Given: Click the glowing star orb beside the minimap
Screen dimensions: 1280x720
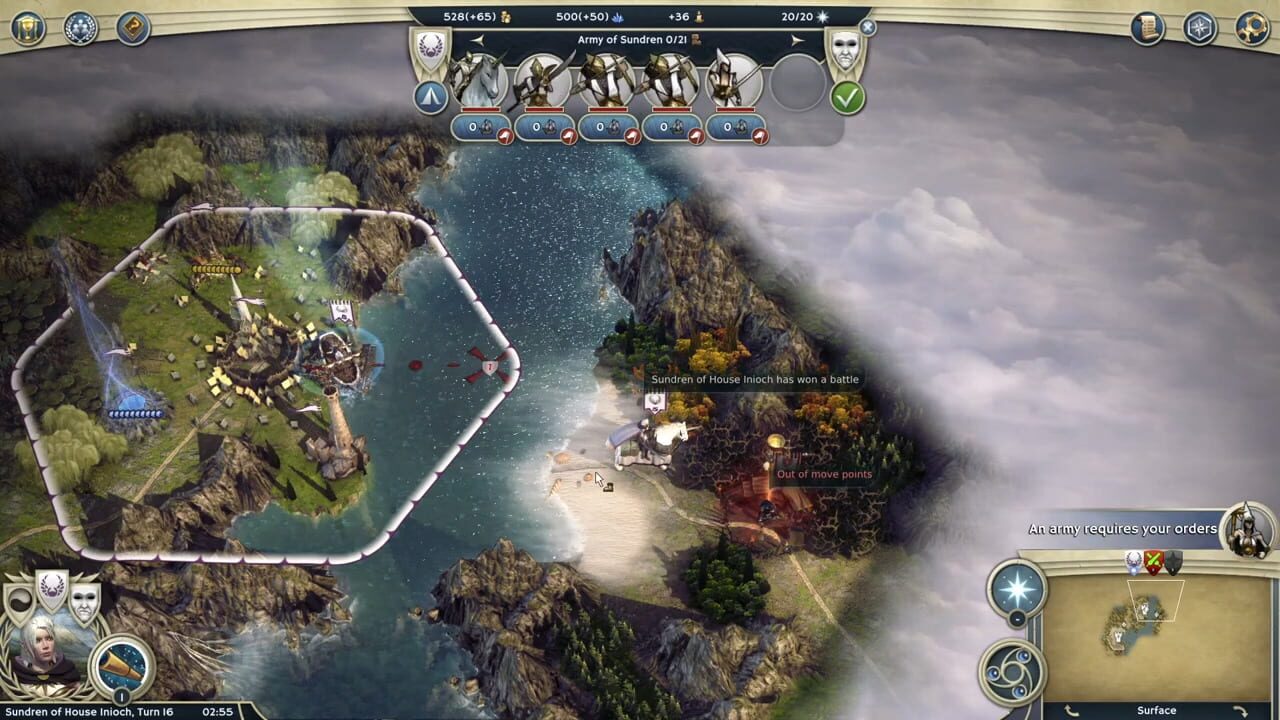Looking at the screenshot, I should (1016, 590).
